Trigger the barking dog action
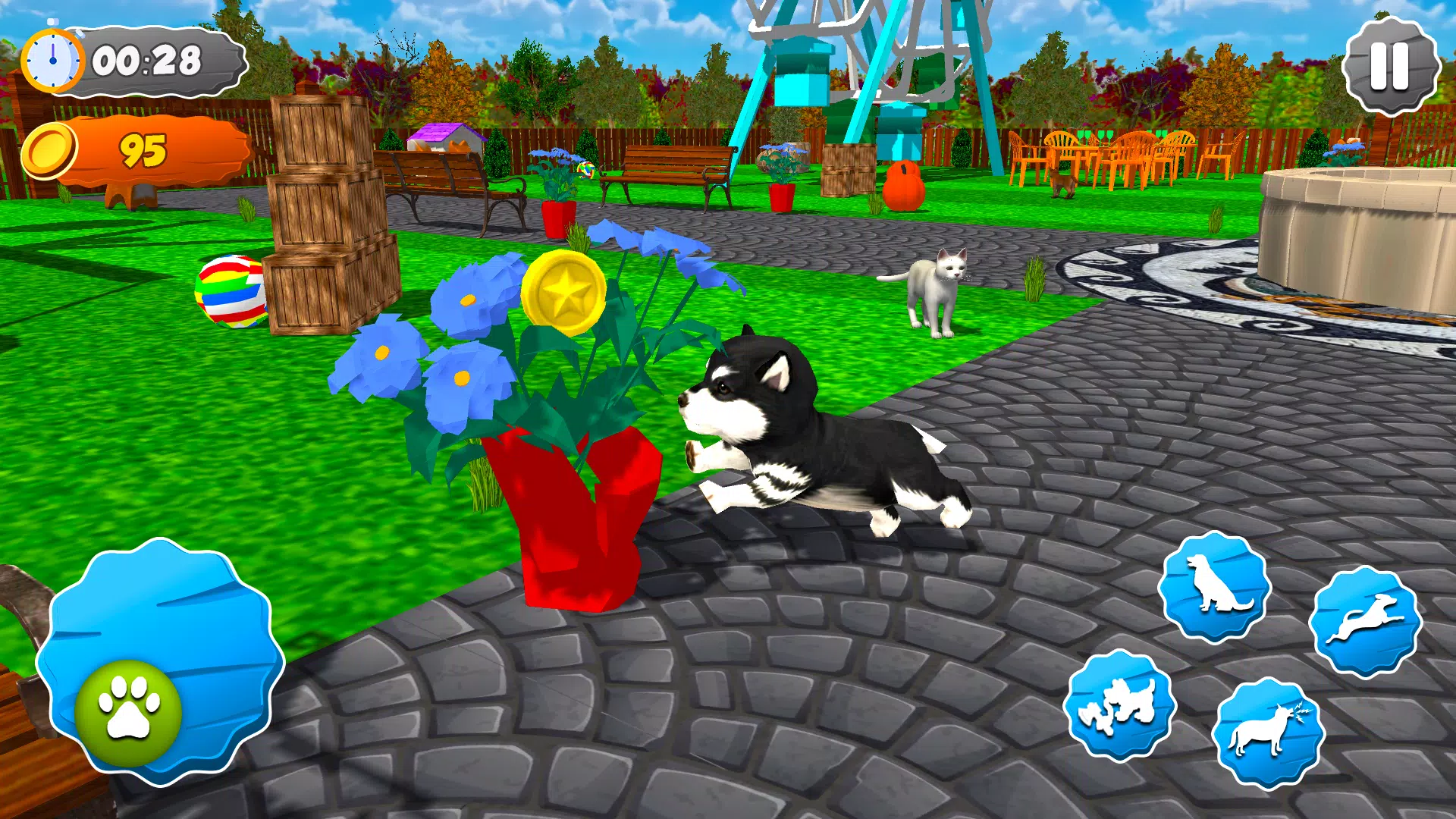This screenshot has height=819, width=1456. 1267,733
